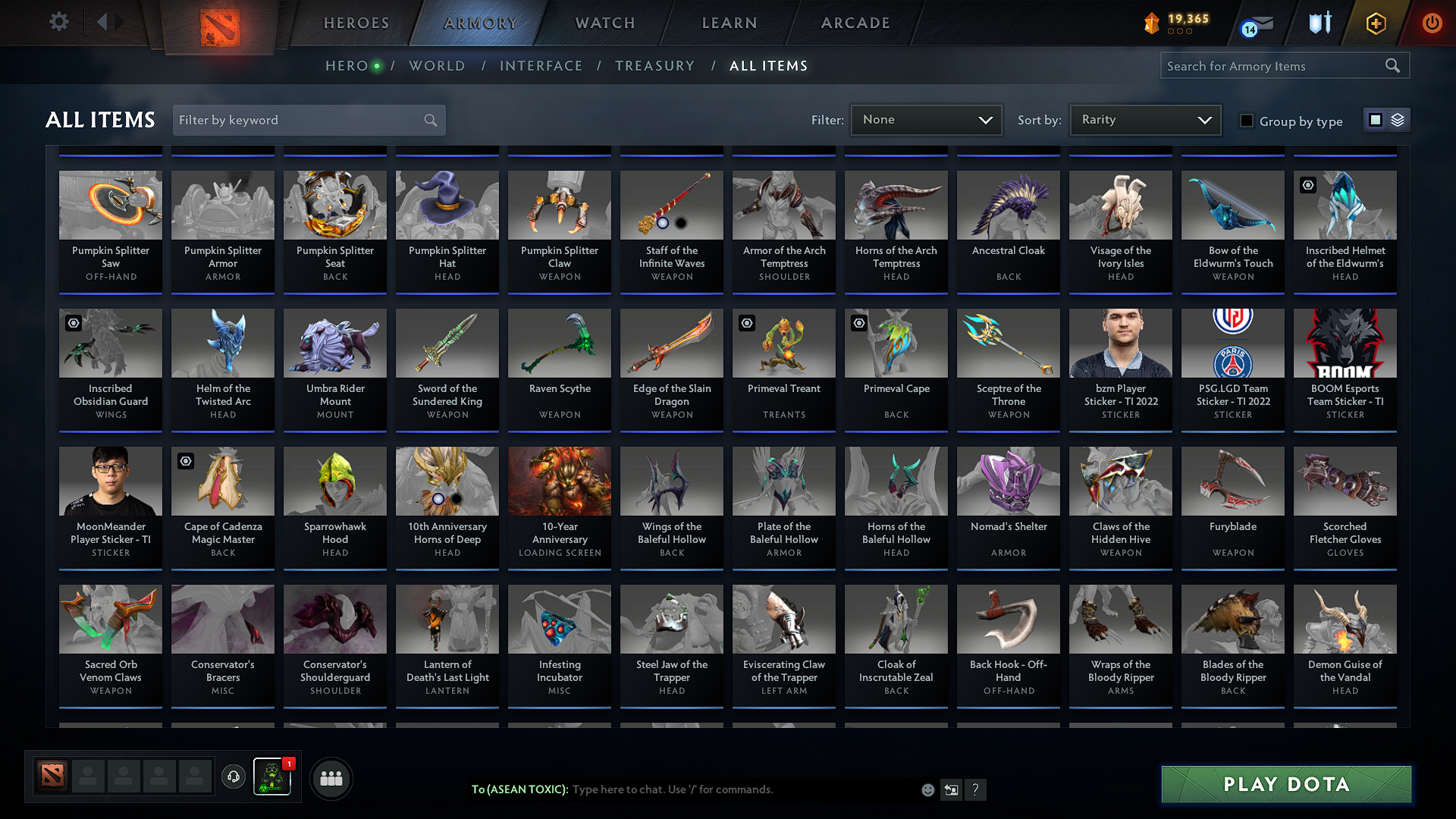
Task: Open the HERO section link
Action: click(347, 66)
